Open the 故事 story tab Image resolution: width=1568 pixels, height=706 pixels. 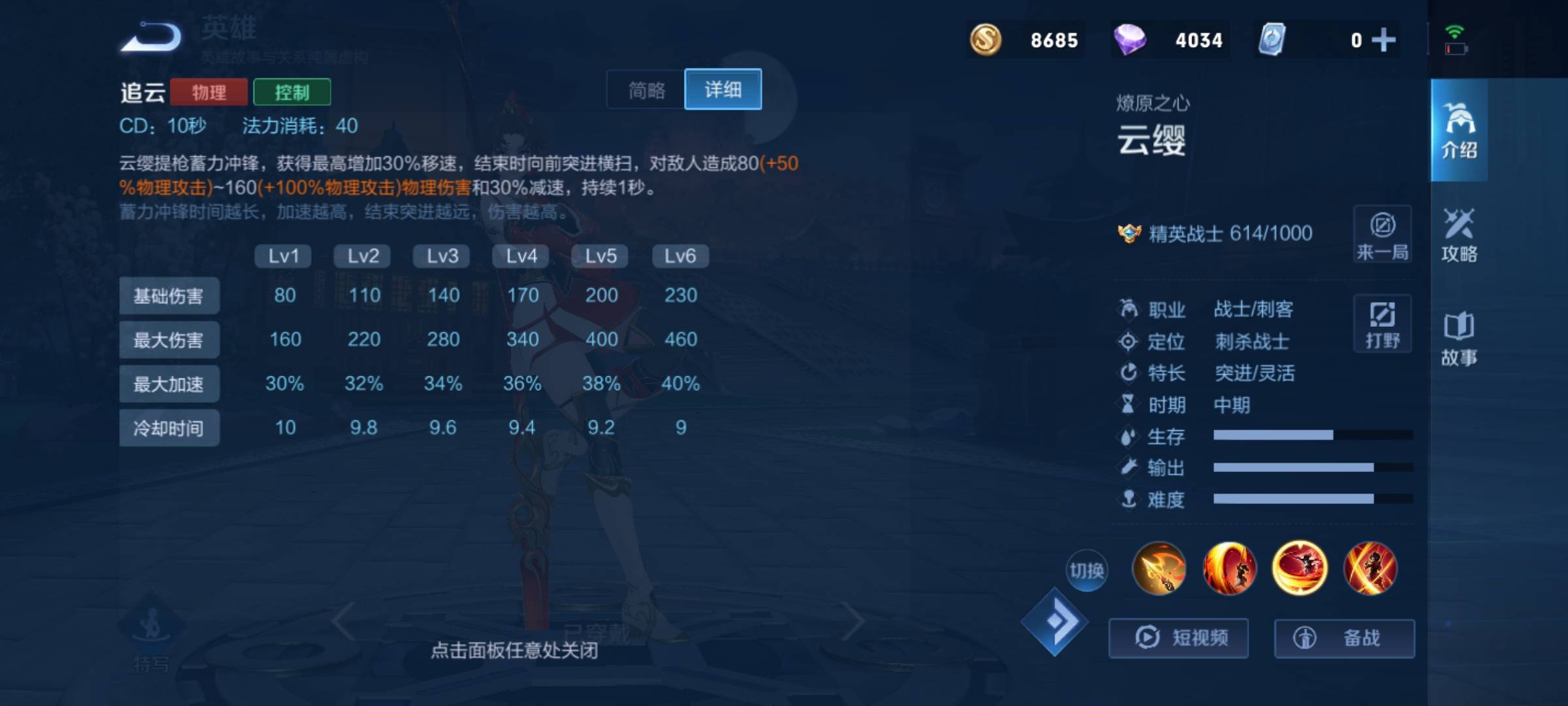click(1459, 339)
